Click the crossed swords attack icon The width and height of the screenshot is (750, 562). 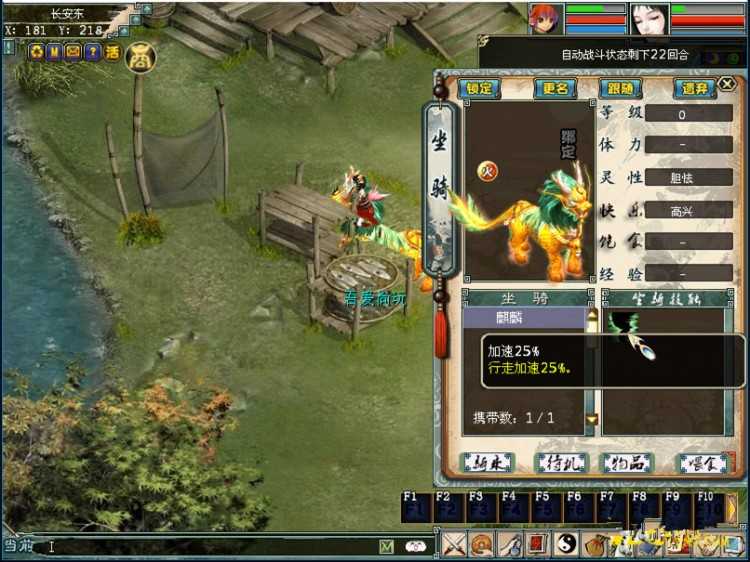coord(455,545)
